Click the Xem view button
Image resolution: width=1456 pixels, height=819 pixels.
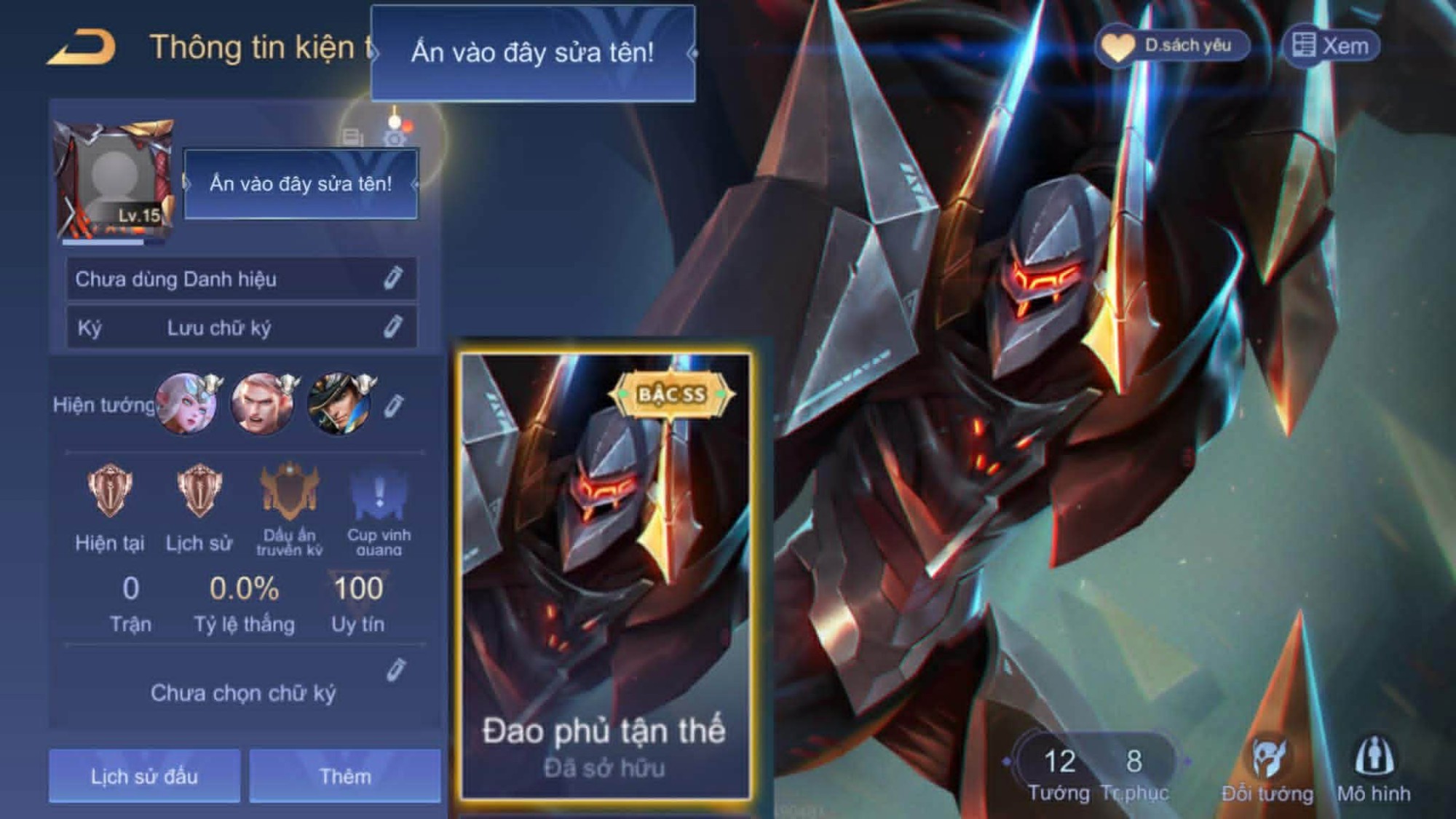(1331, 46)
